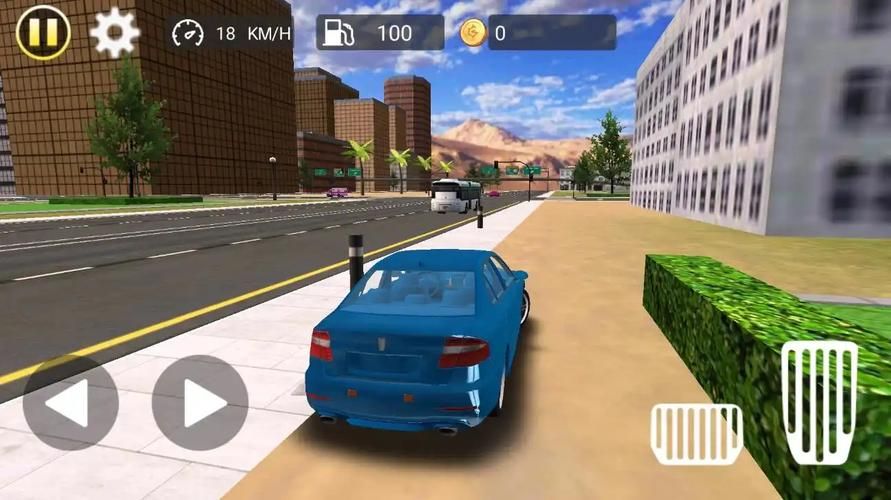Hit the tall gas pedal
The image size is (891, 500).
(820, 402)
